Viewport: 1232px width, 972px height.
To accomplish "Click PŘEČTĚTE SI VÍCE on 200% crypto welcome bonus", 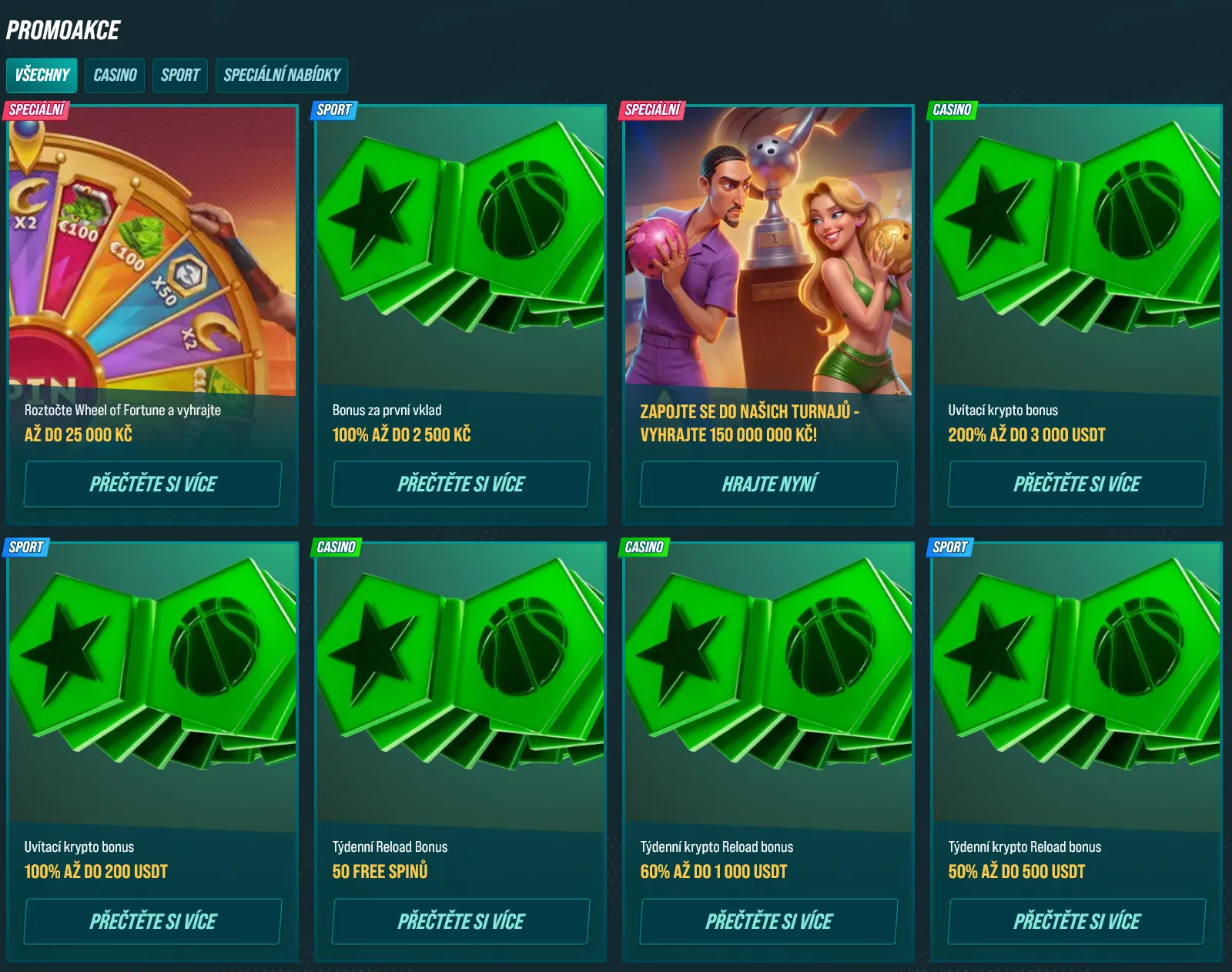I will point(1075,484).
